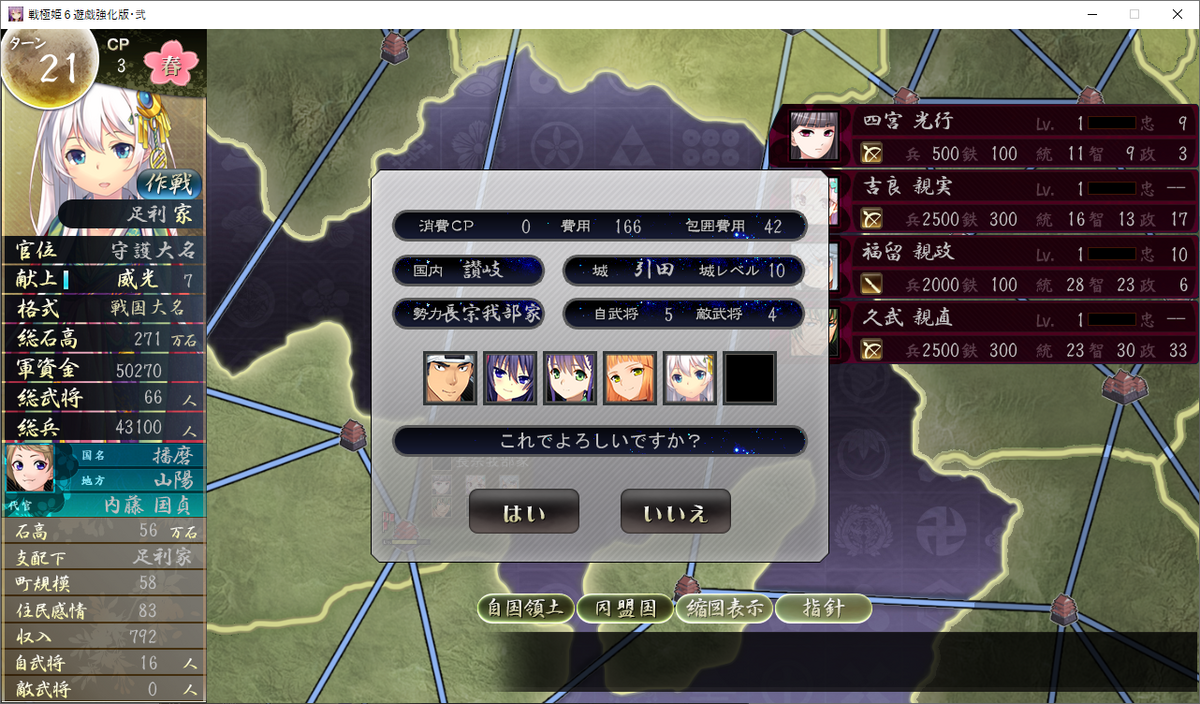Select the headband male general portrait
Viewport: 1200px width, 704px height.
(x=450, y=378)
